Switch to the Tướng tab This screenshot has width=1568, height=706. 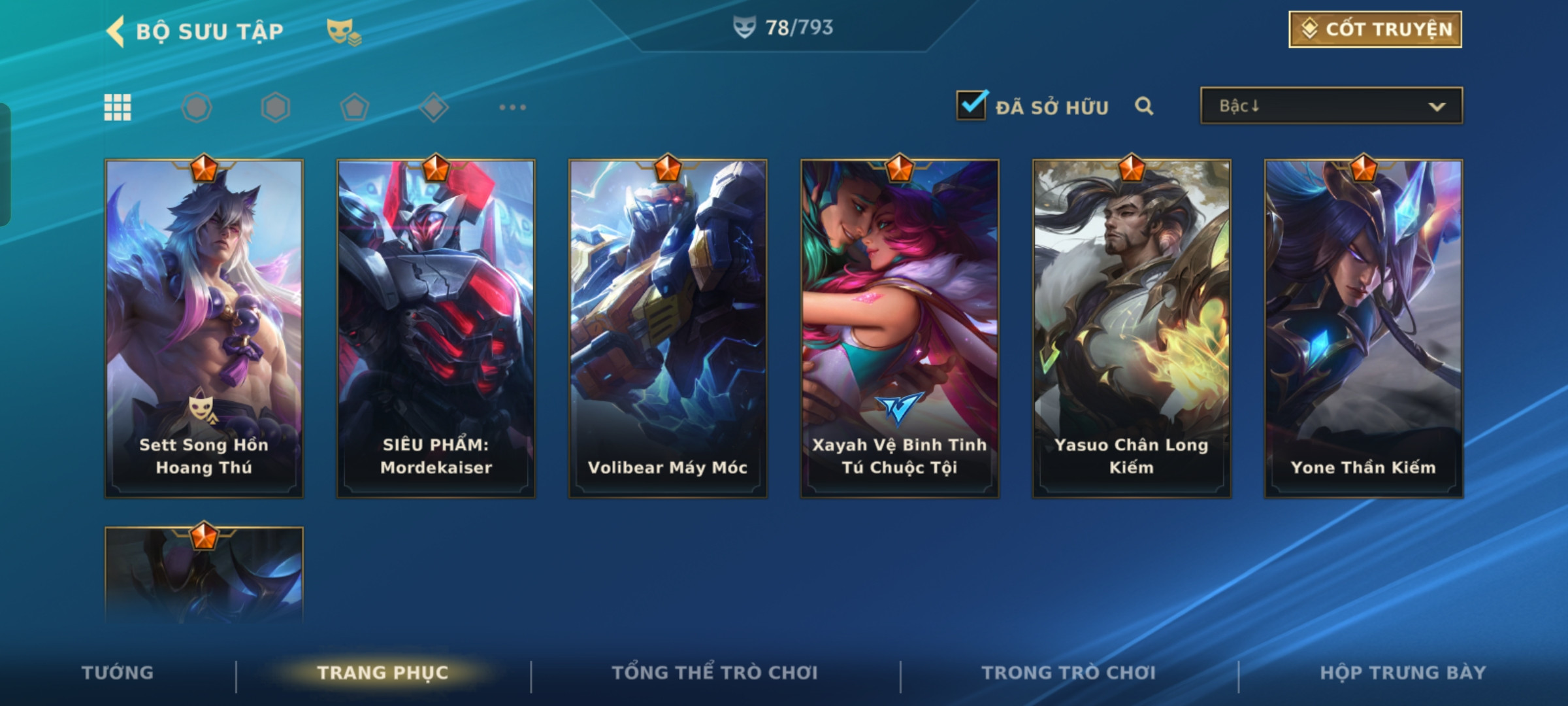click(118, 673)
